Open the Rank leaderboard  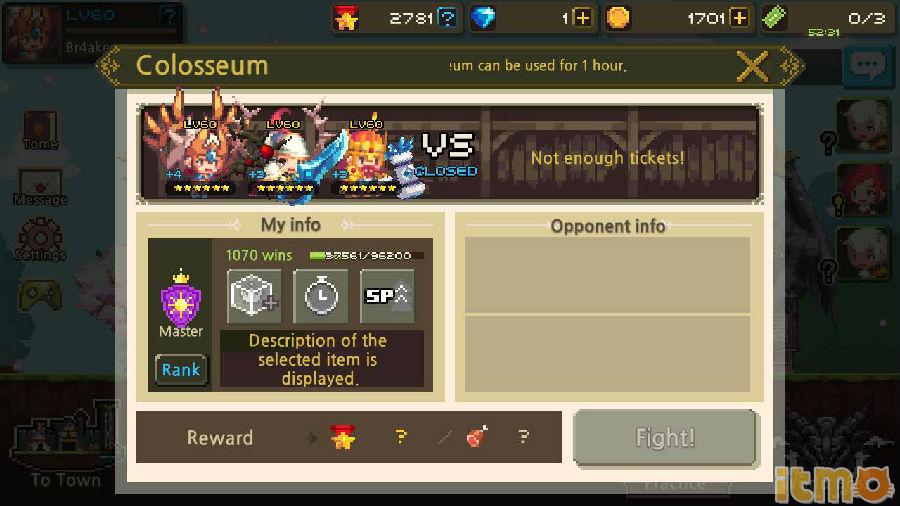[x=181, y=370]
